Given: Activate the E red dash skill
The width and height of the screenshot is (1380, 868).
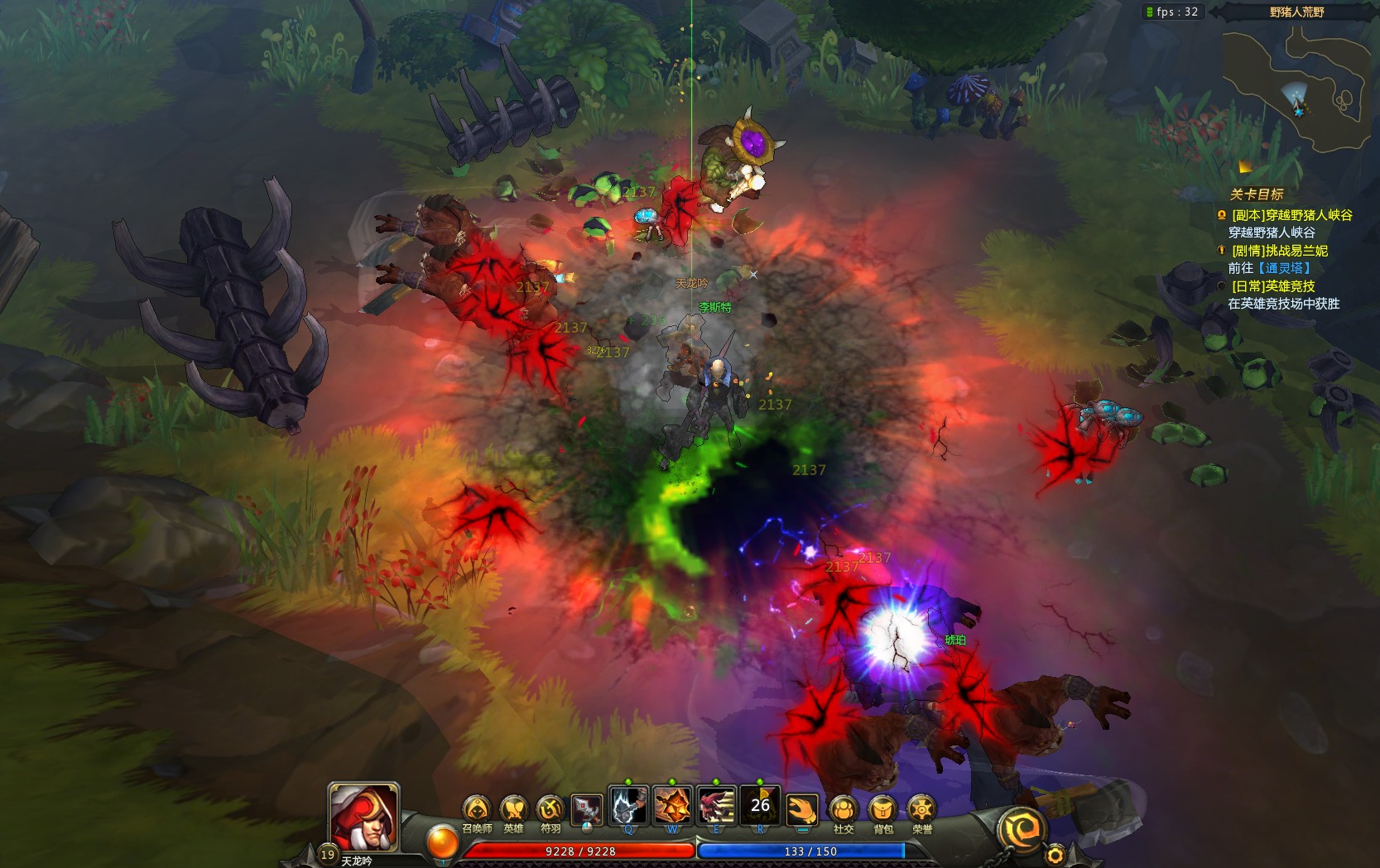Looking at the screenshot, I should click(x=716, y=806).
